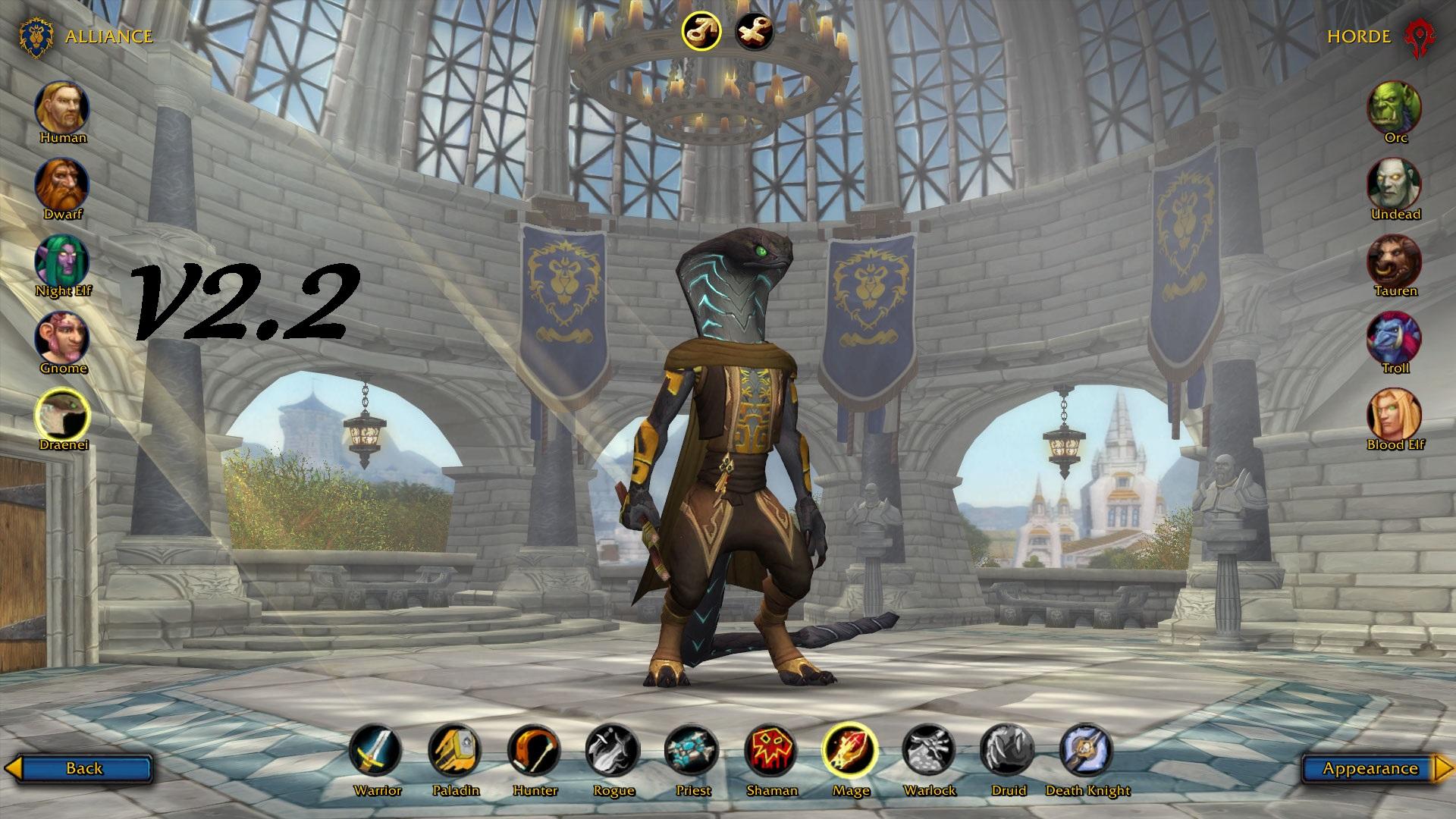Choose the Draenei race icon
1456x819 pixels.
coord(63,415)
